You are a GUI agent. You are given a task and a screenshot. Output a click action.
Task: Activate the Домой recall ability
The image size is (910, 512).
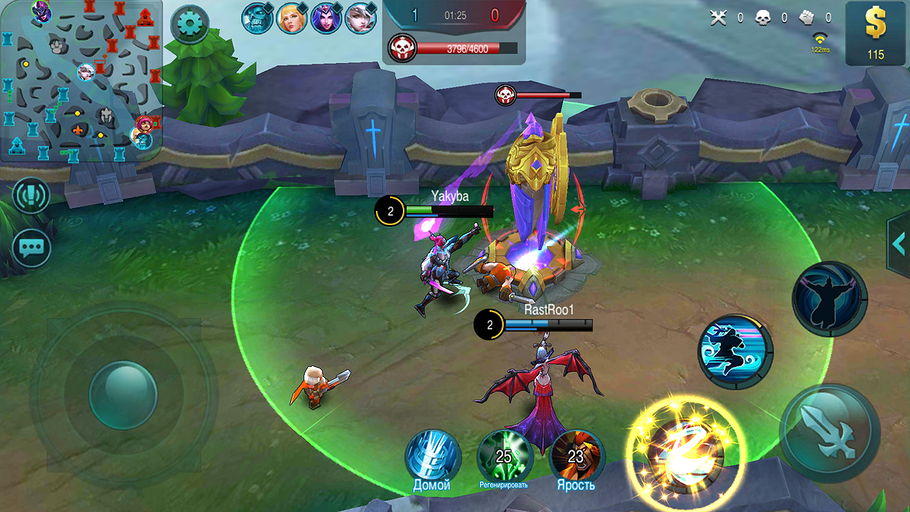[432, 459]
